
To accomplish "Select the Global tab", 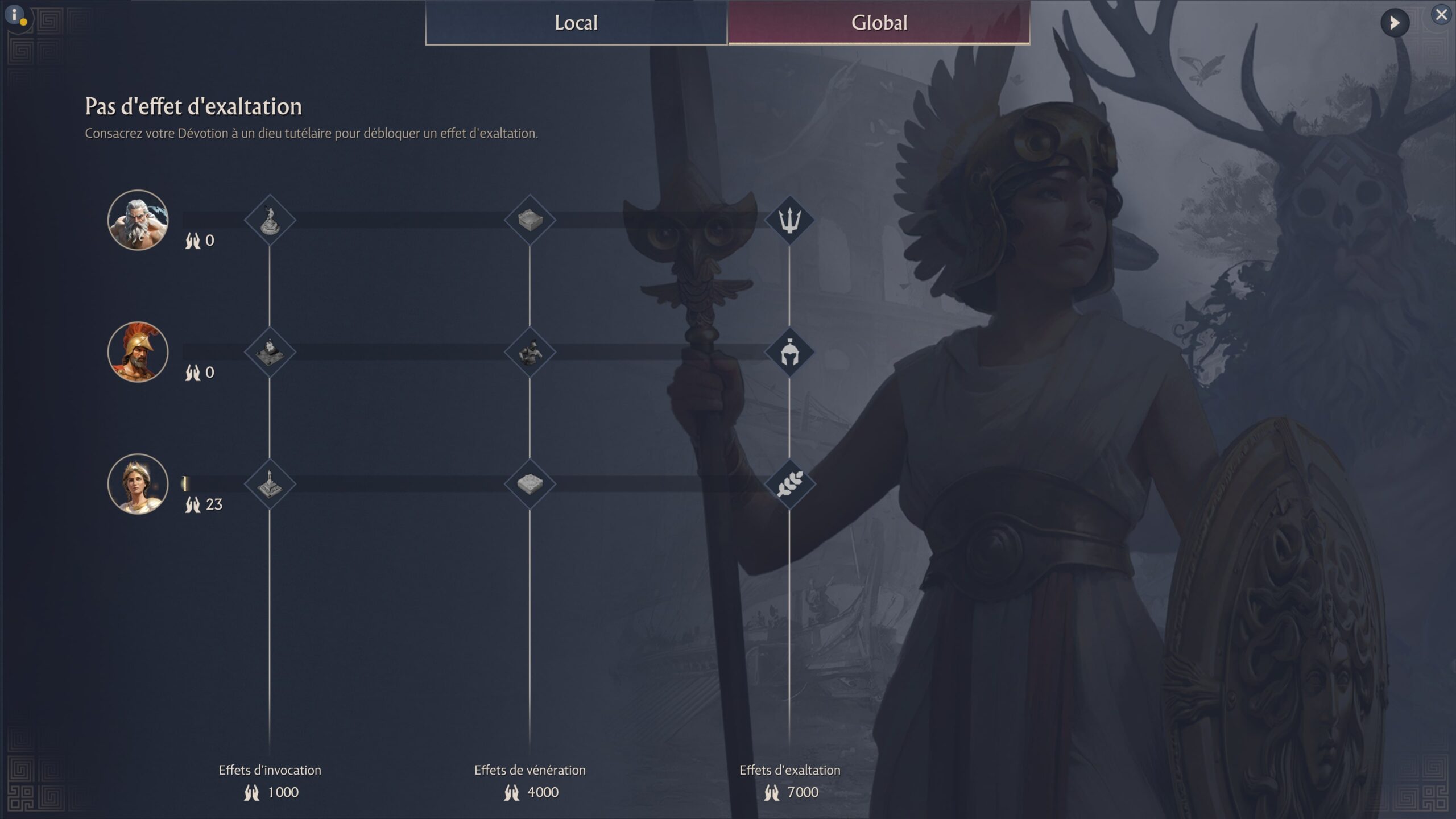I will coord(879,23).
